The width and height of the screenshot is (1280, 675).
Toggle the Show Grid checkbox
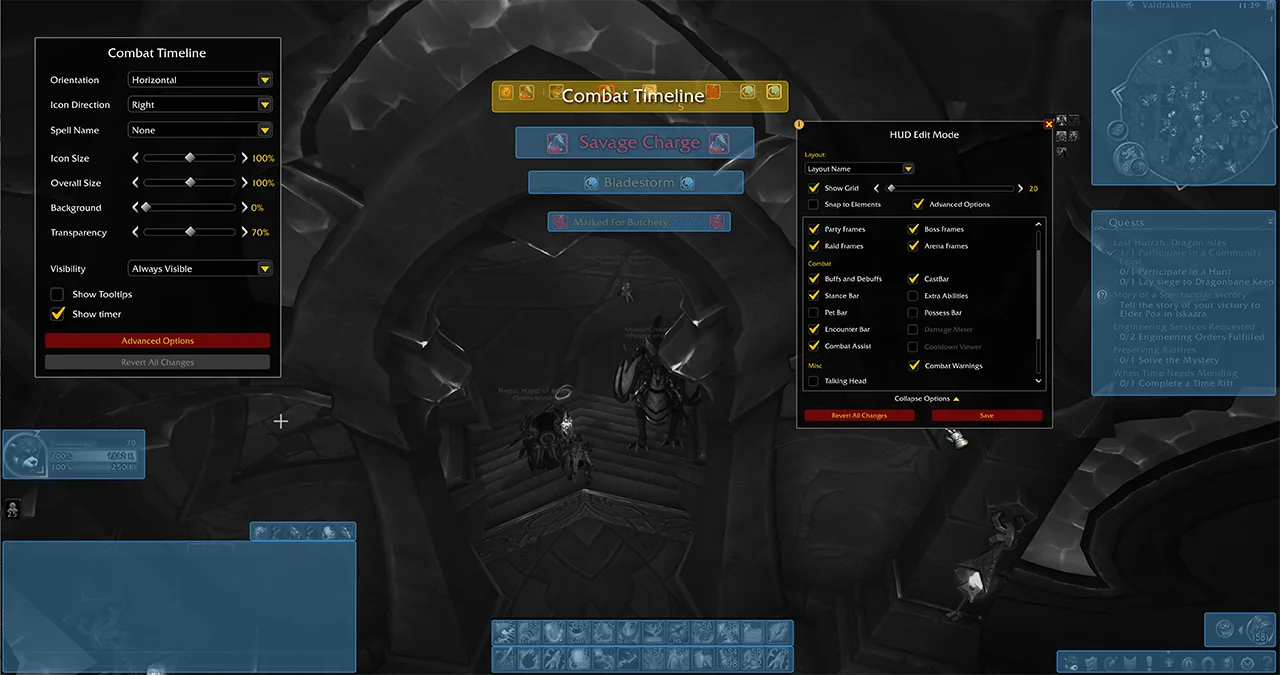[814, 188]
